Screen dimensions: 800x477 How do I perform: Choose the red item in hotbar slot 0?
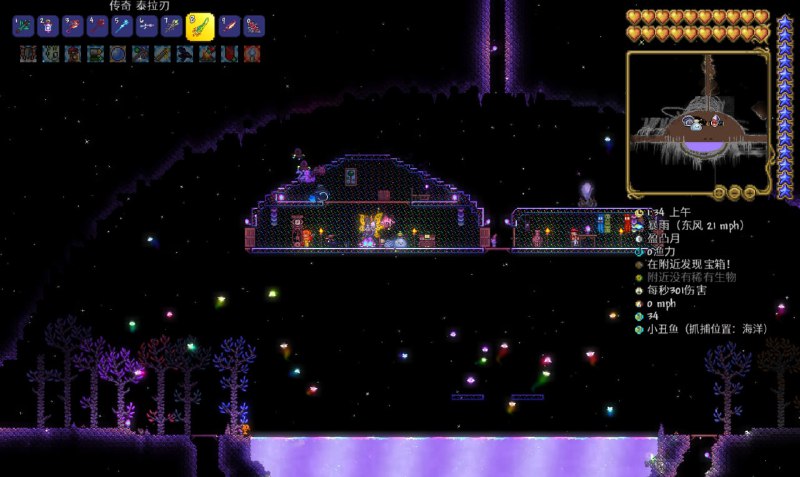click(254, 26)
